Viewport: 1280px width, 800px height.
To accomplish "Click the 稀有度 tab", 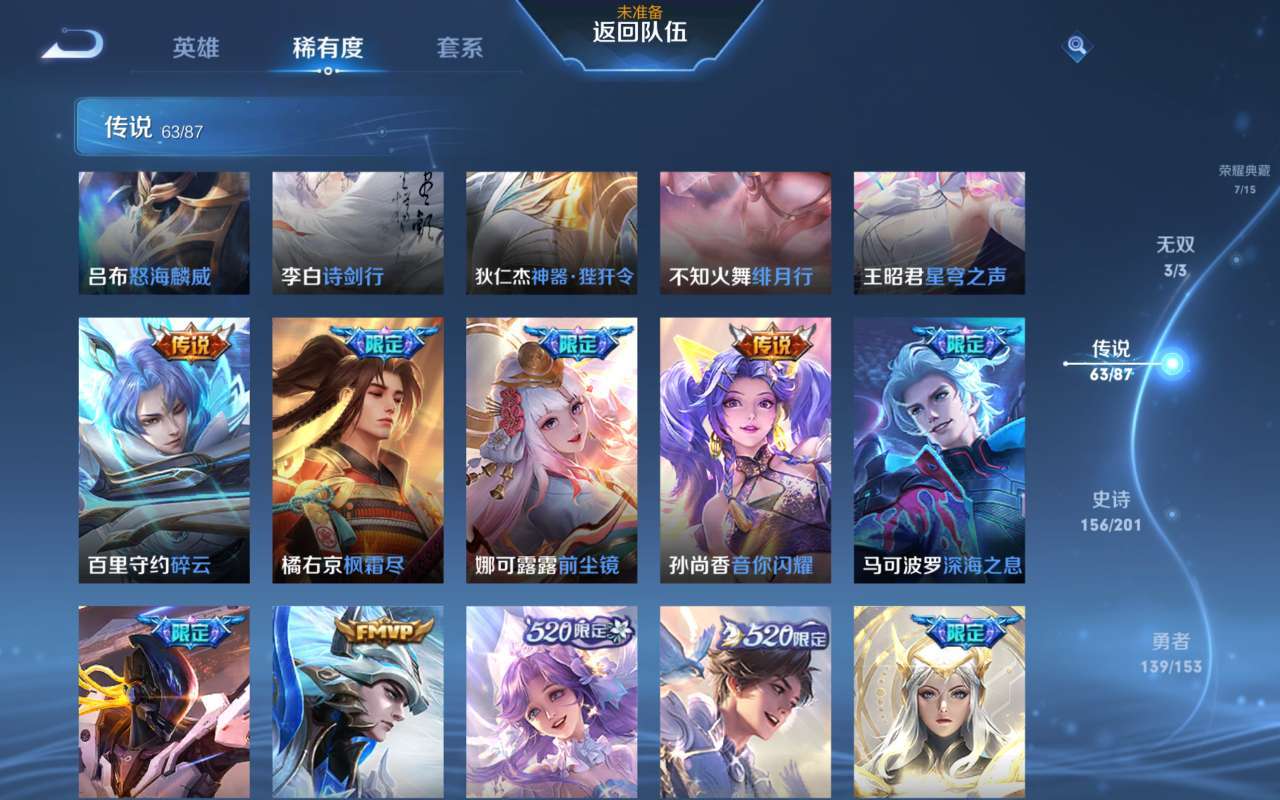I will (330, 48).
